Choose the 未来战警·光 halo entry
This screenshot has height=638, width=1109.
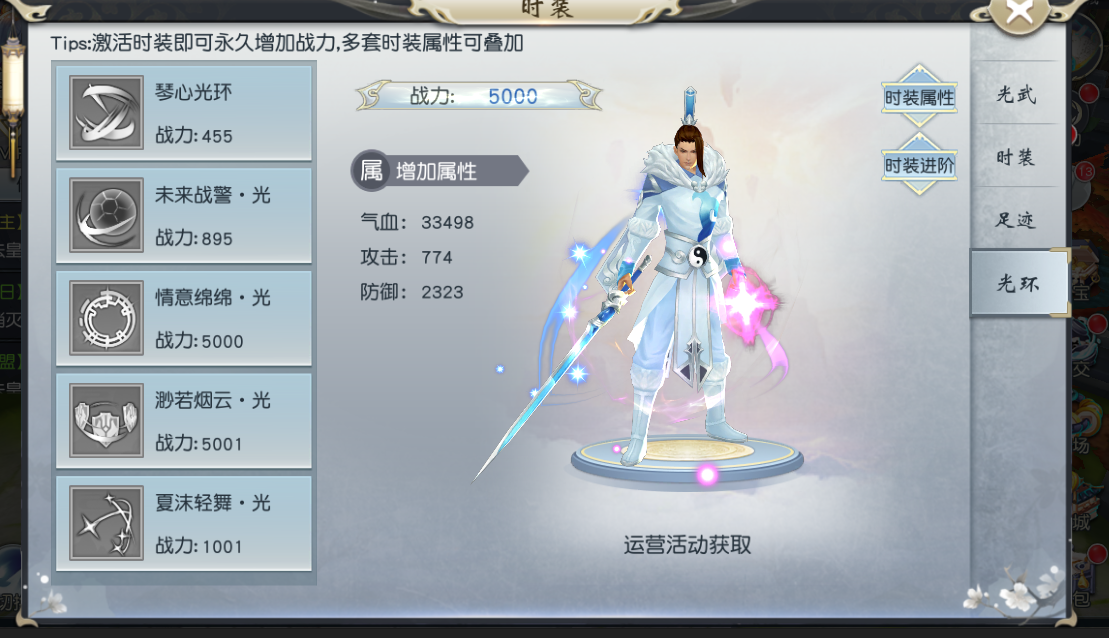tap(185, 216)
